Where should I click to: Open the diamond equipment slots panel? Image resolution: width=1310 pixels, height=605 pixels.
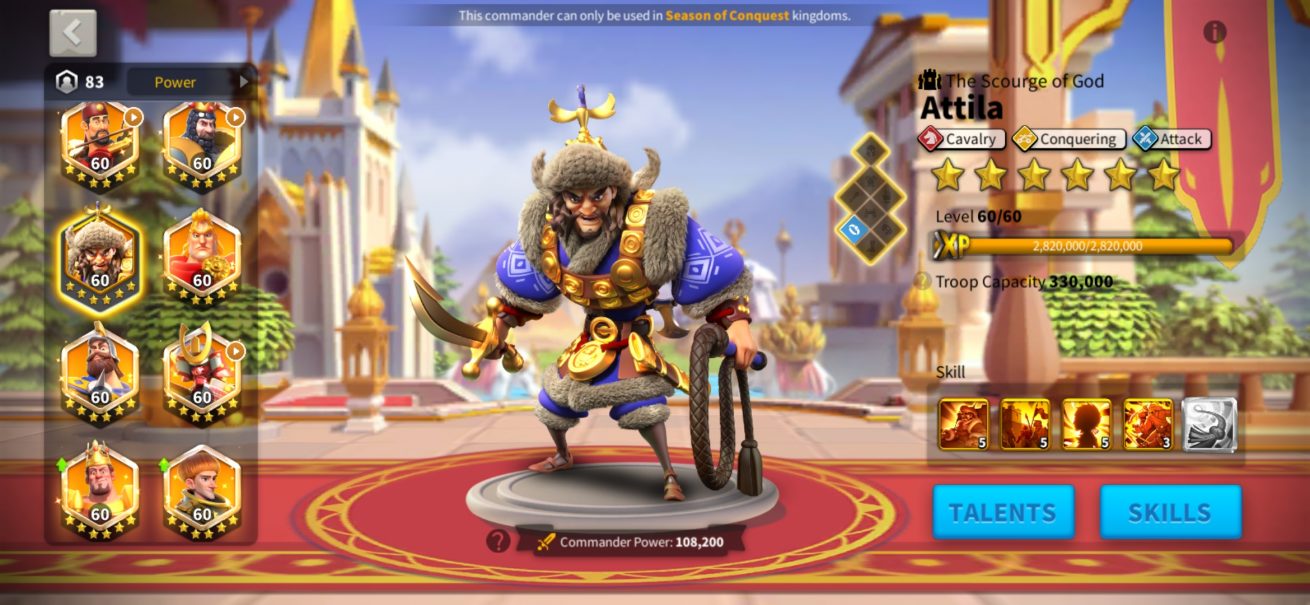click(869, 198)
